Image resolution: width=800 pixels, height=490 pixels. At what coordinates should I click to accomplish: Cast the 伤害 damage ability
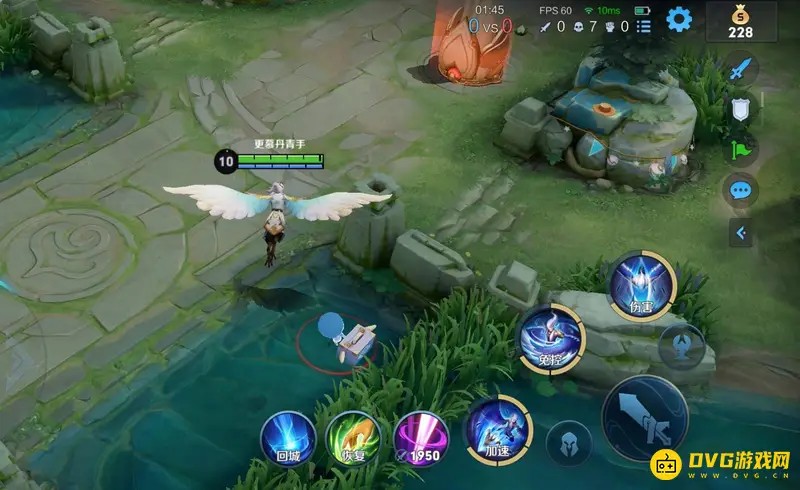642,287
